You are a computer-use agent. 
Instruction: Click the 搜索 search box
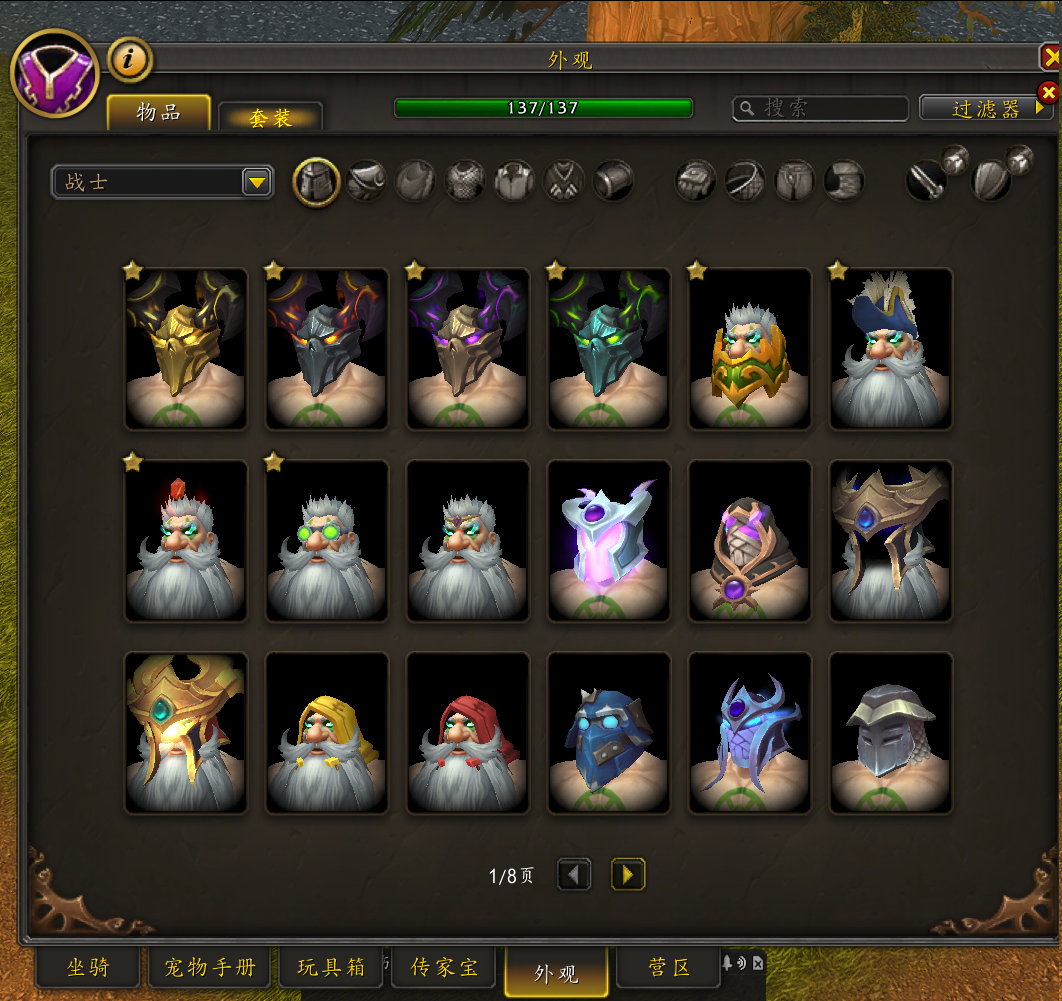821,108
